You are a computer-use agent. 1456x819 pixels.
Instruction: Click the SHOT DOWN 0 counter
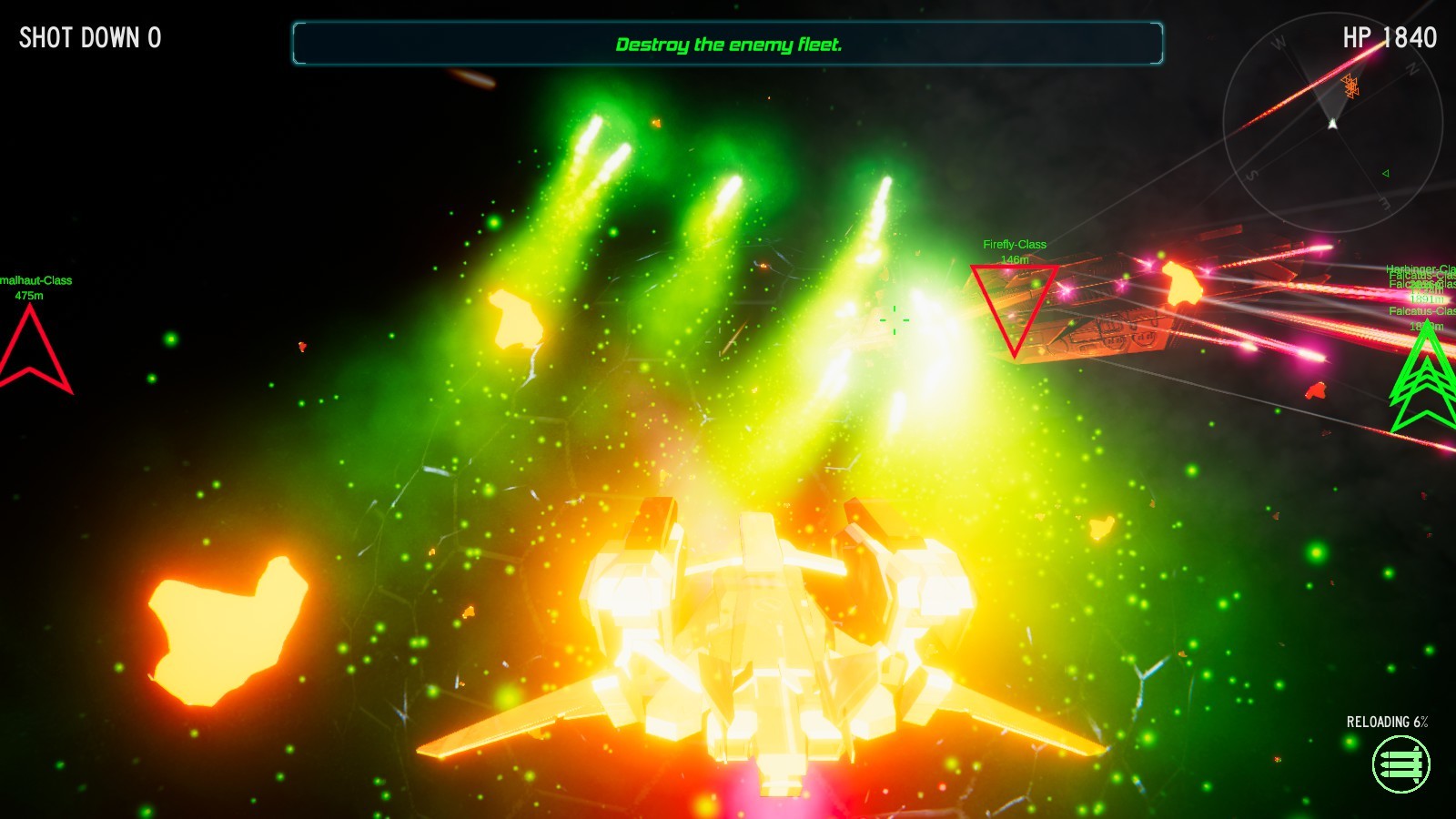coord(90,38)
